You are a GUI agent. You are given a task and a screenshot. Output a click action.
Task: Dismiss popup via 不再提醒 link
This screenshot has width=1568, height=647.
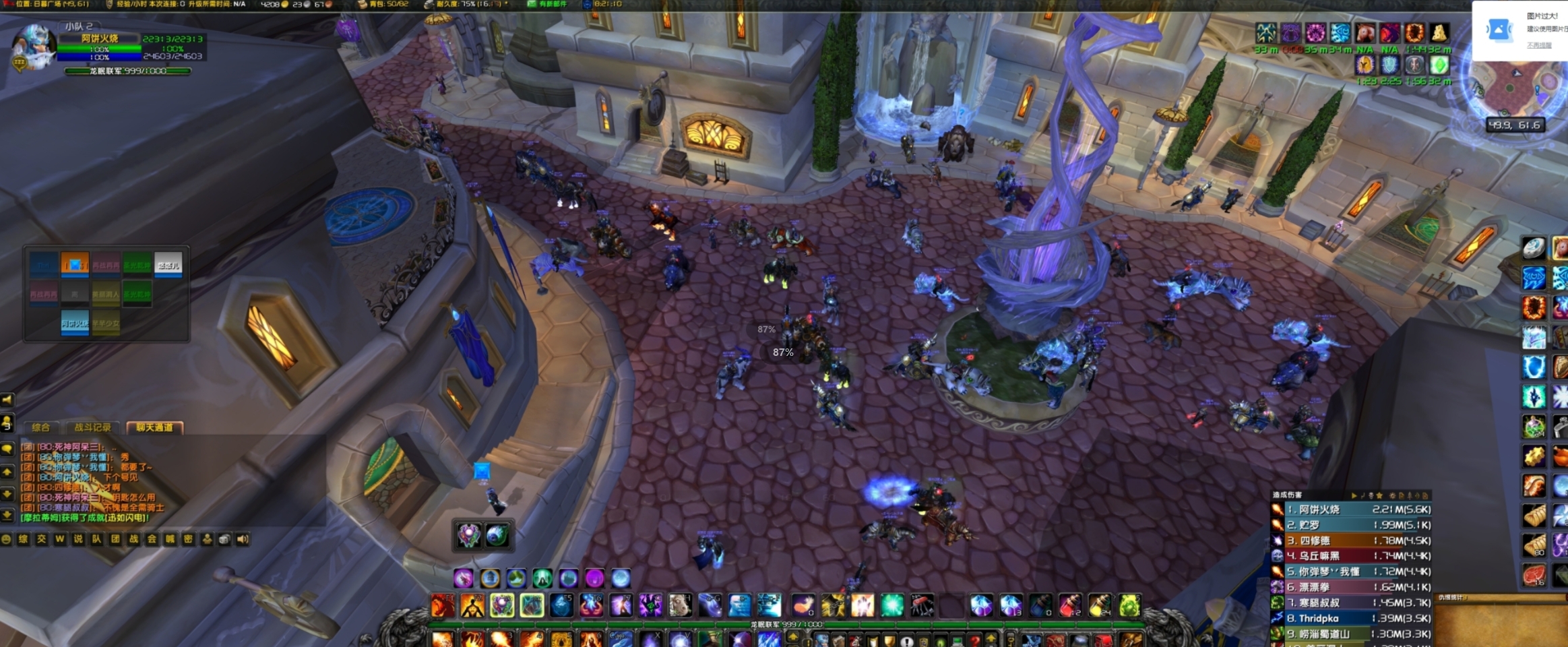point(1538,45)
